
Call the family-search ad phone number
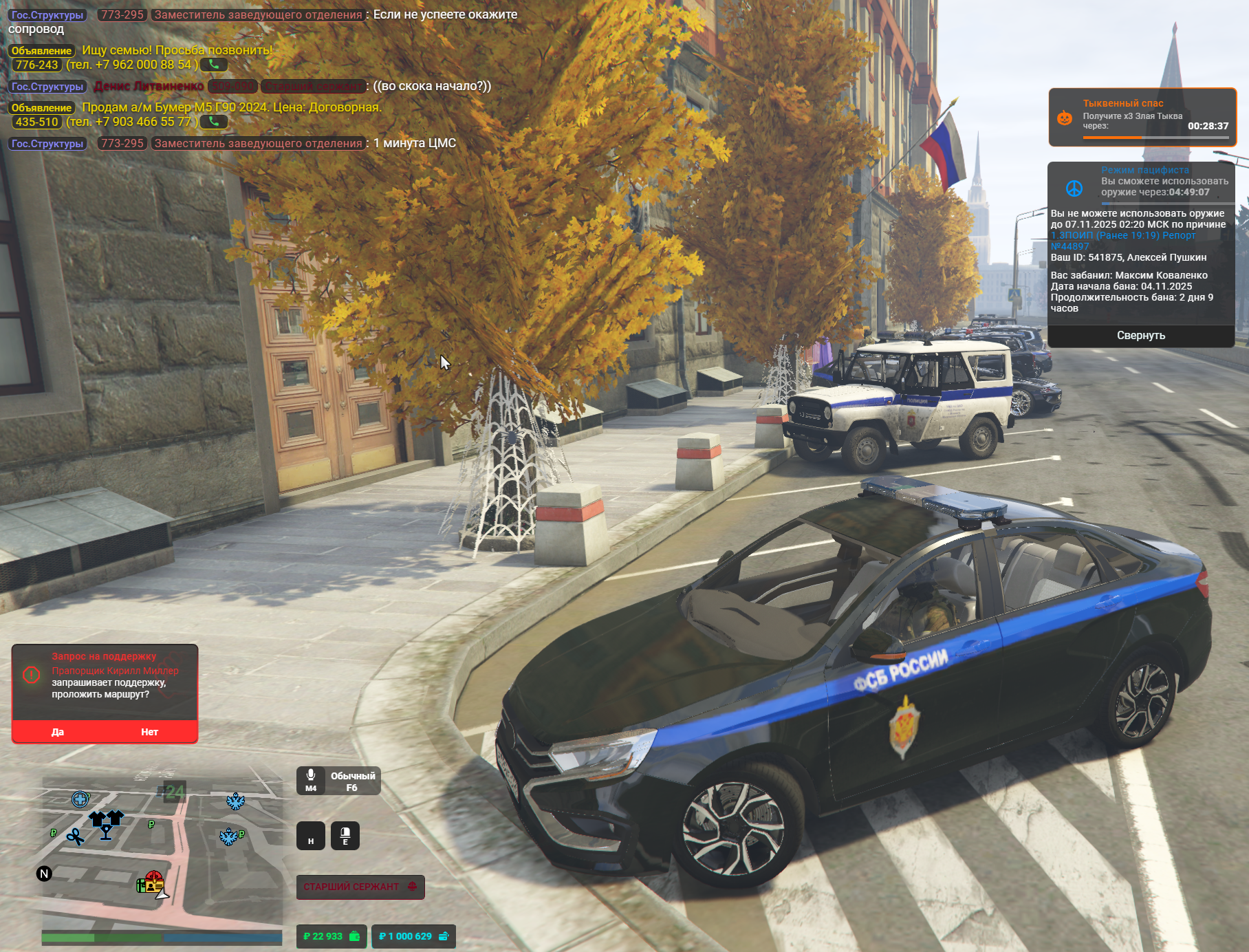[x=214, y=65]
